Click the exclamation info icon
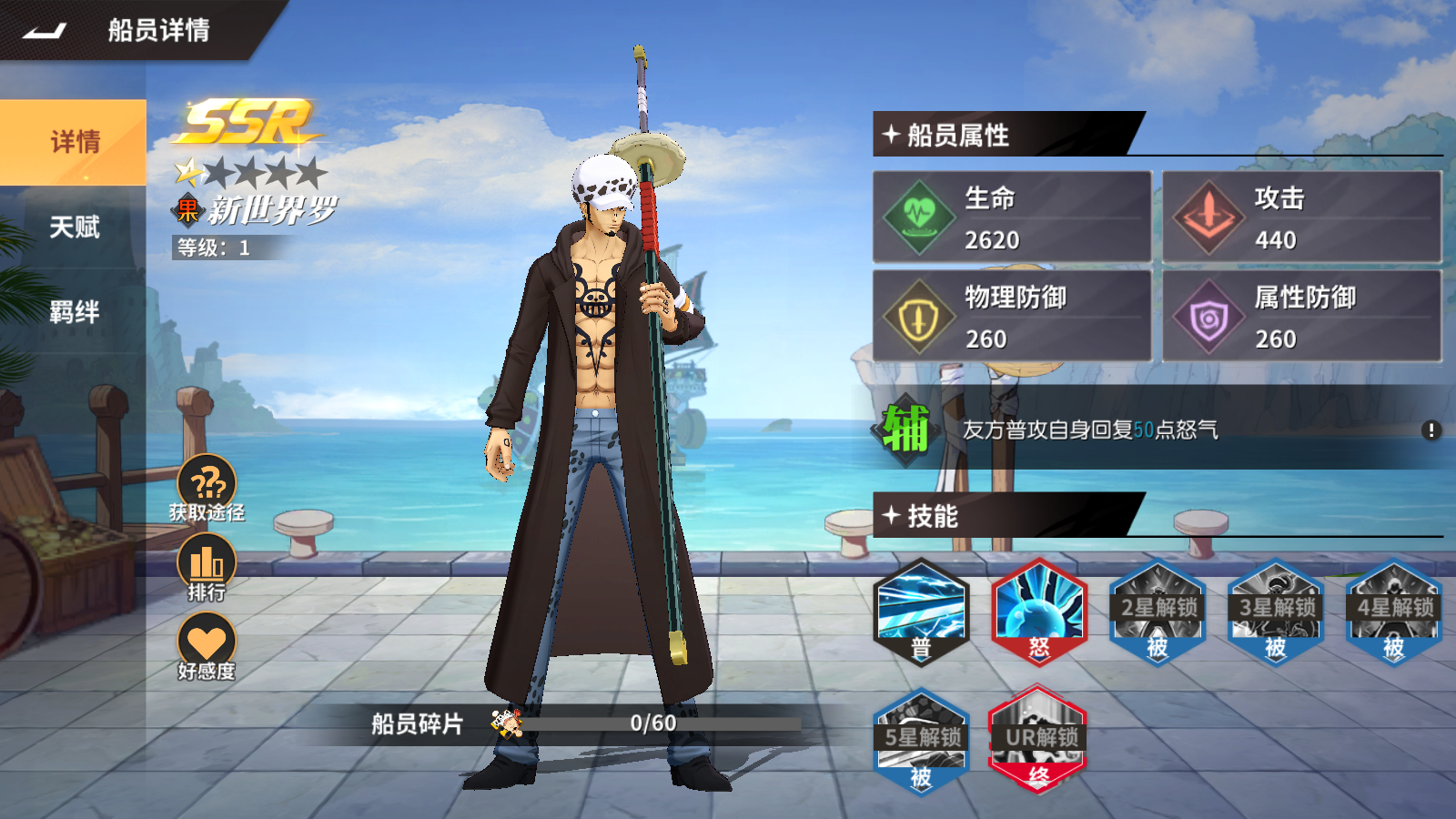This screenshot has width=1456, height=819. tap(1431, 430)
